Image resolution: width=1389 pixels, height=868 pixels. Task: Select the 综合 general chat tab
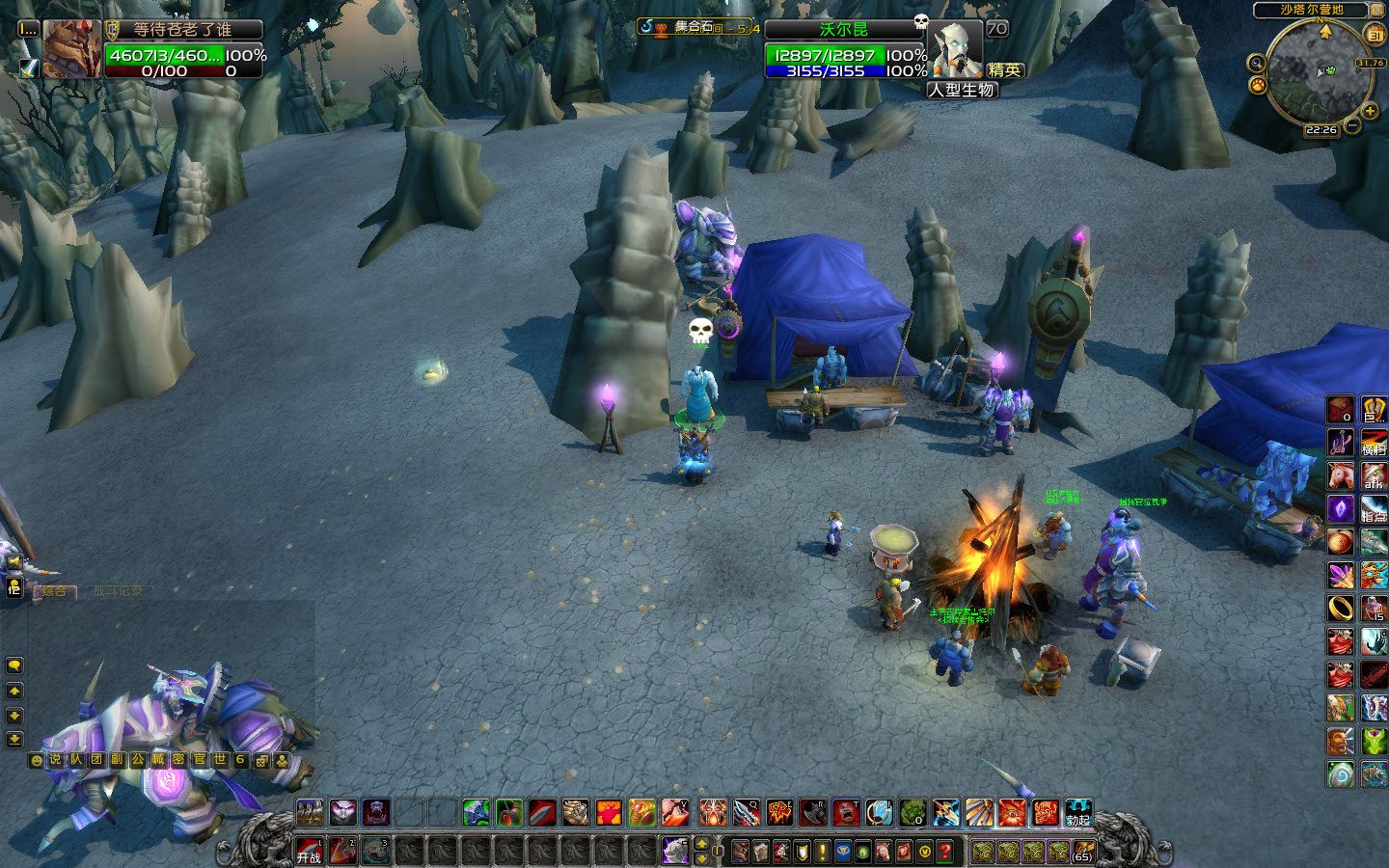pos(54,591)
